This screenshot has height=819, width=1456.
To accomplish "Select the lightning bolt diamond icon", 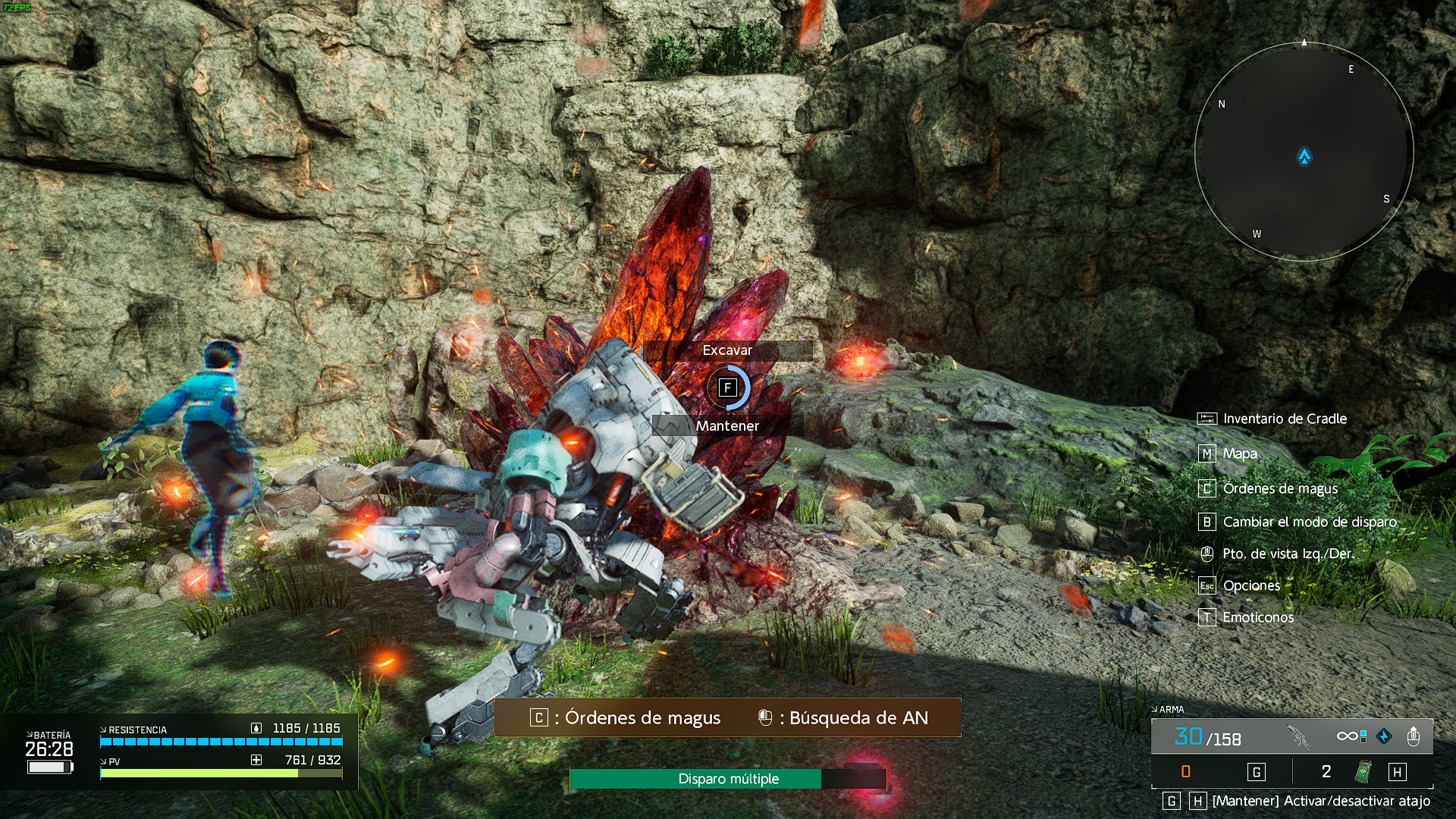I will pos(1384,736).
